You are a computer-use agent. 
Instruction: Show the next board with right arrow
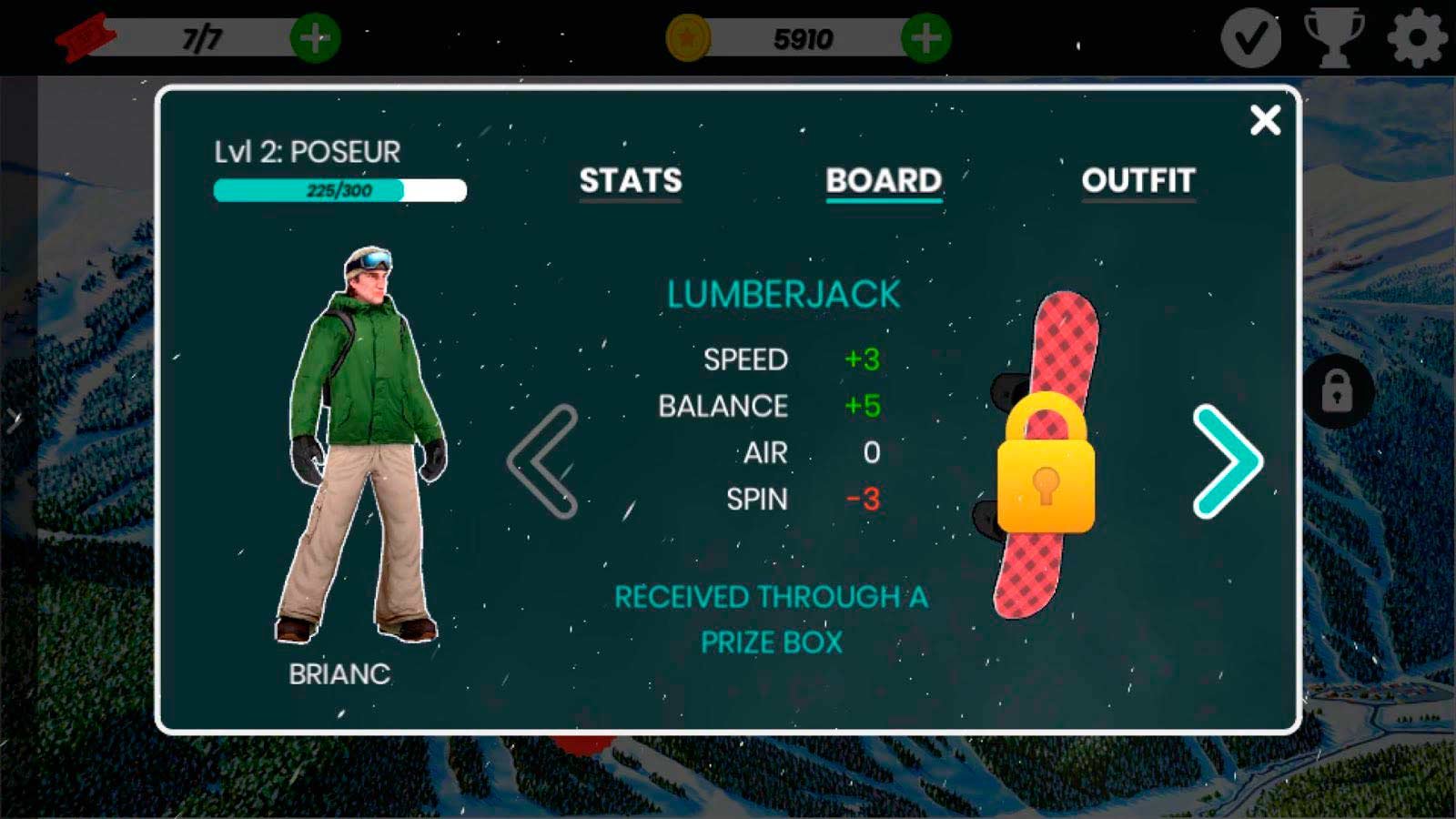pos(1228,461)
